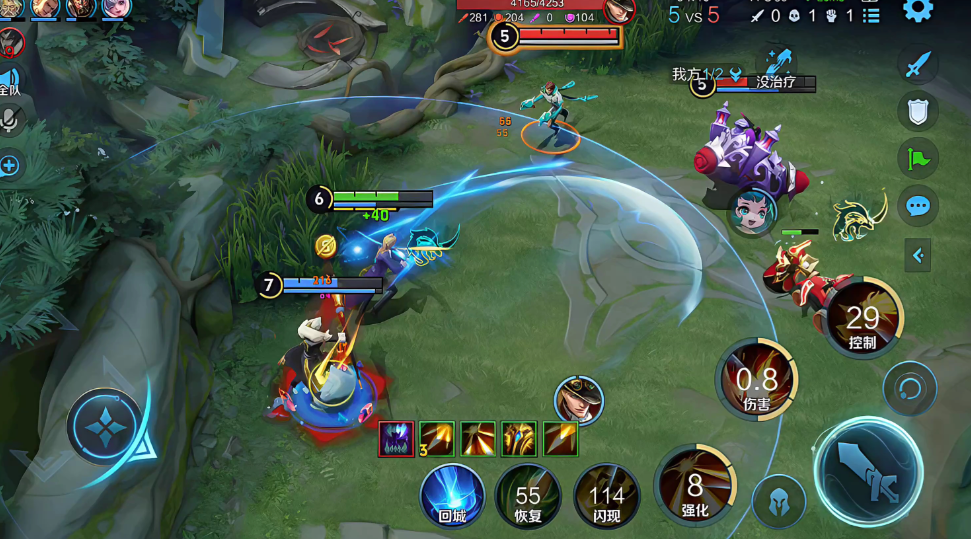Viewport: 971px width, 539px height.
Task: Send the sword attack signal
Action: (918, 66)
